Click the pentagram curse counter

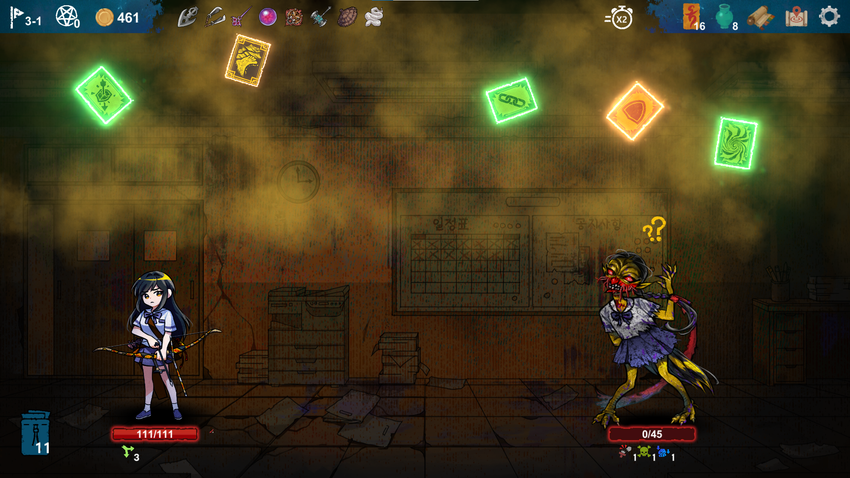pyautogui.click(x=67, y=17)
